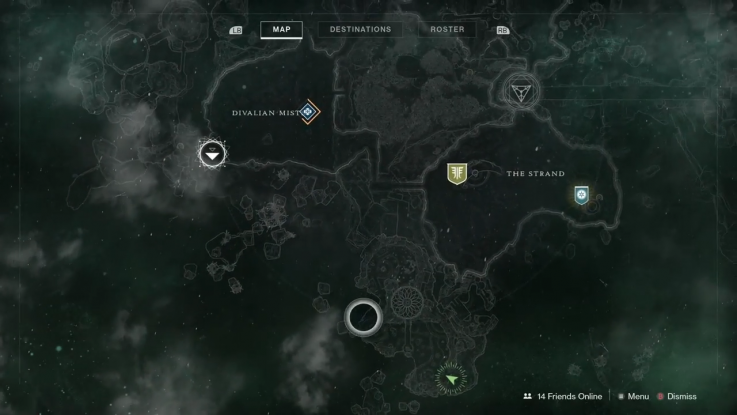Select the blue shield emblem marker
The image size is (737, 415).
coord(581,195)
